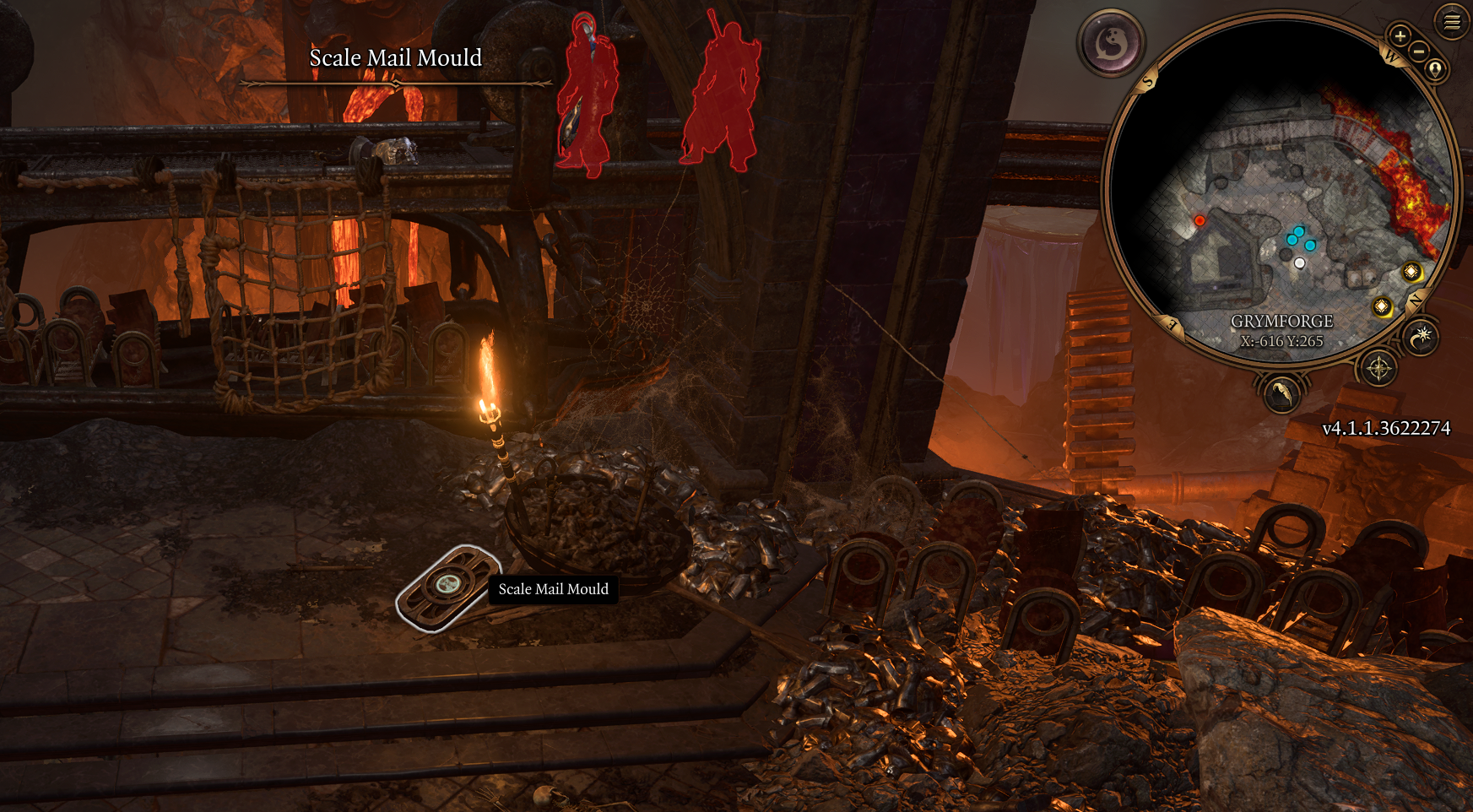Activate the compass star button below minimap

(x=1378, y=369)
